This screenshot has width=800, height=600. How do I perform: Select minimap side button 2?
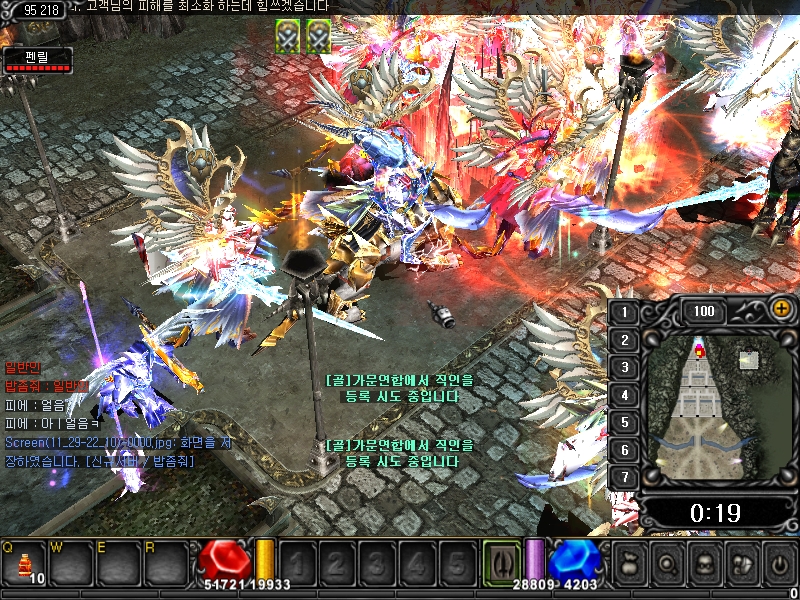coord(625,340)
